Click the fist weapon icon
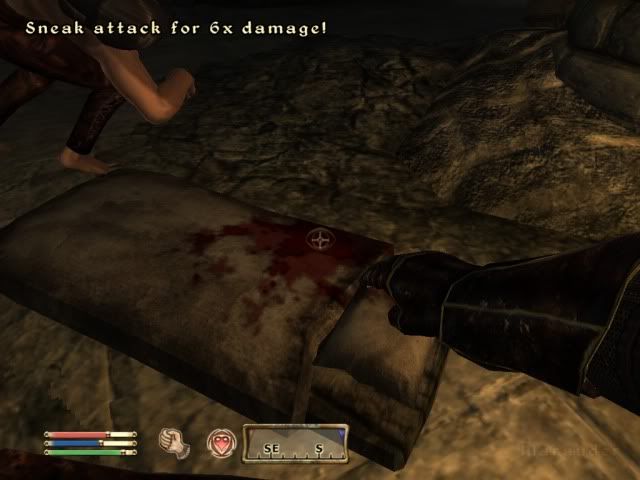Image resolution: width=640 pixels, height=480 pixels. click(176, 443)
